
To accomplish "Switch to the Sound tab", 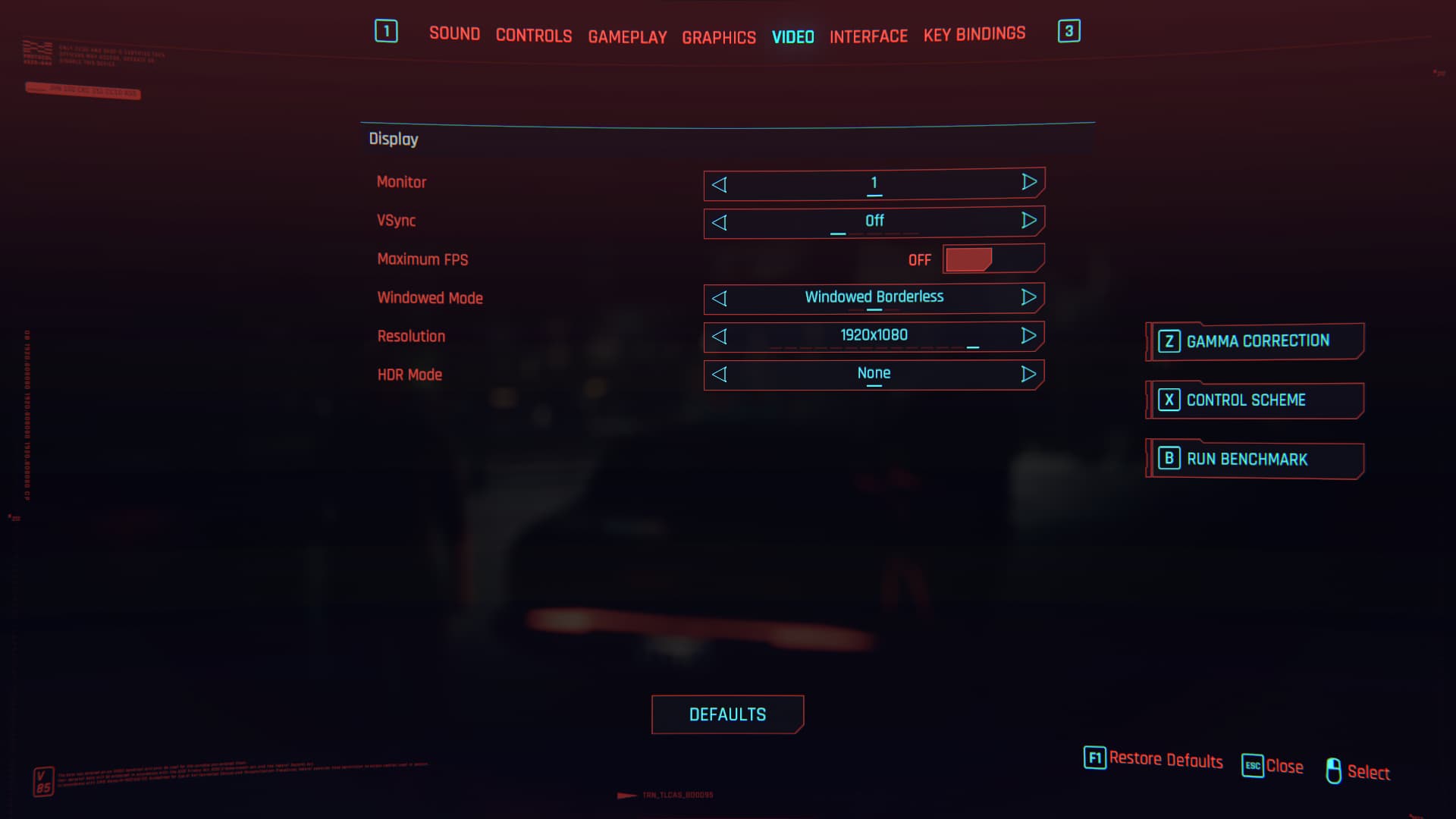I will pyautogui.click(x=454, y=34).
